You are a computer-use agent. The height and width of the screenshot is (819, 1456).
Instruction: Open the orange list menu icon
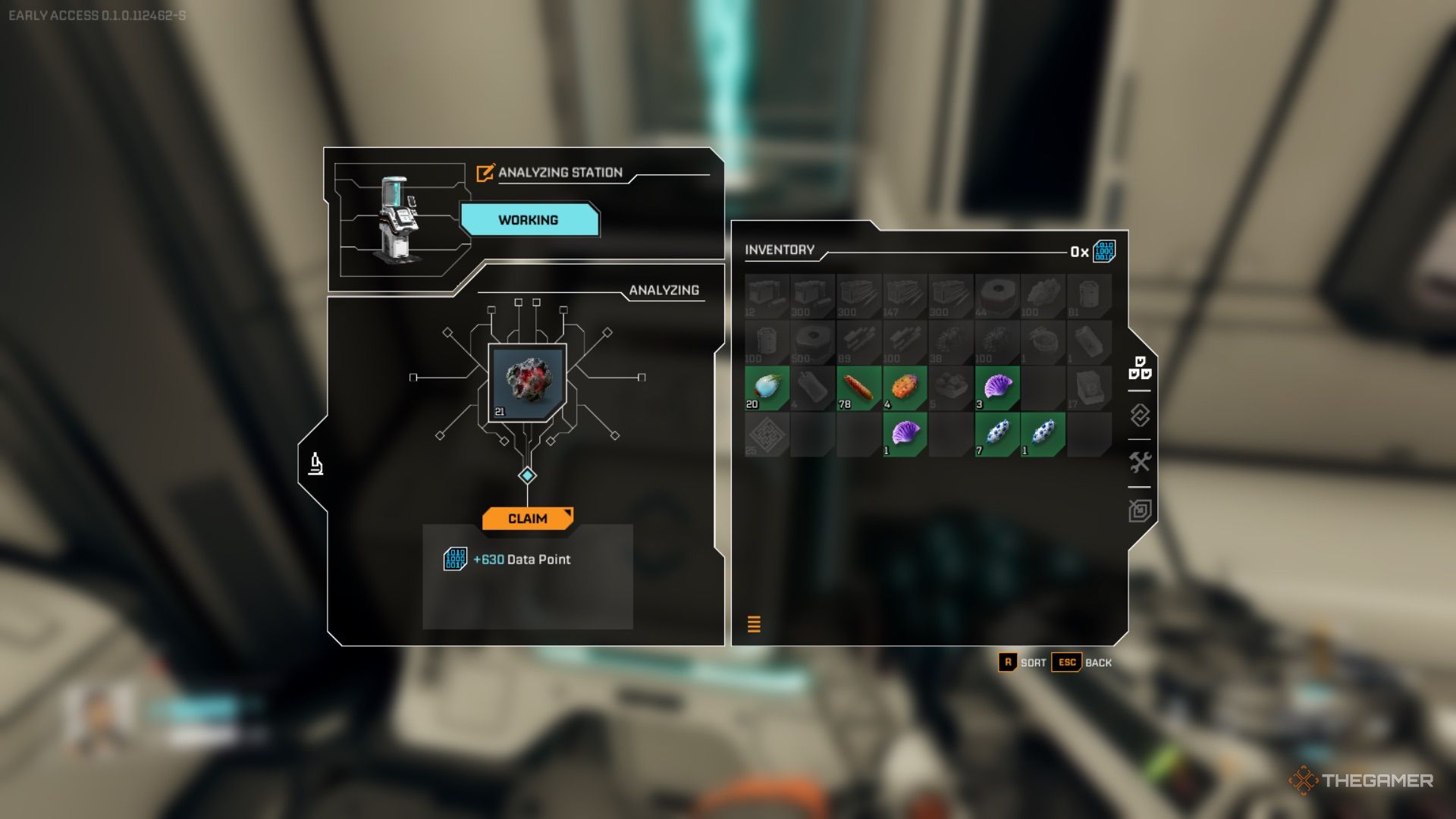click(x=754, y=624)
